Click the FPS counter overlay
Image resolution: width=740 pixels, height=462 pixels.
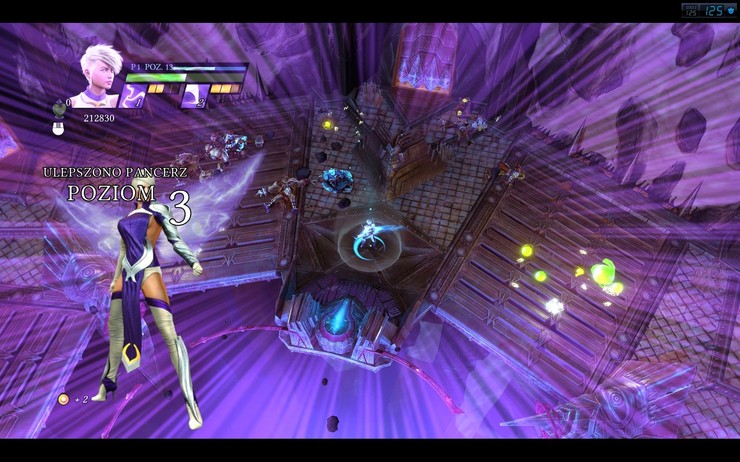[708, 10]
